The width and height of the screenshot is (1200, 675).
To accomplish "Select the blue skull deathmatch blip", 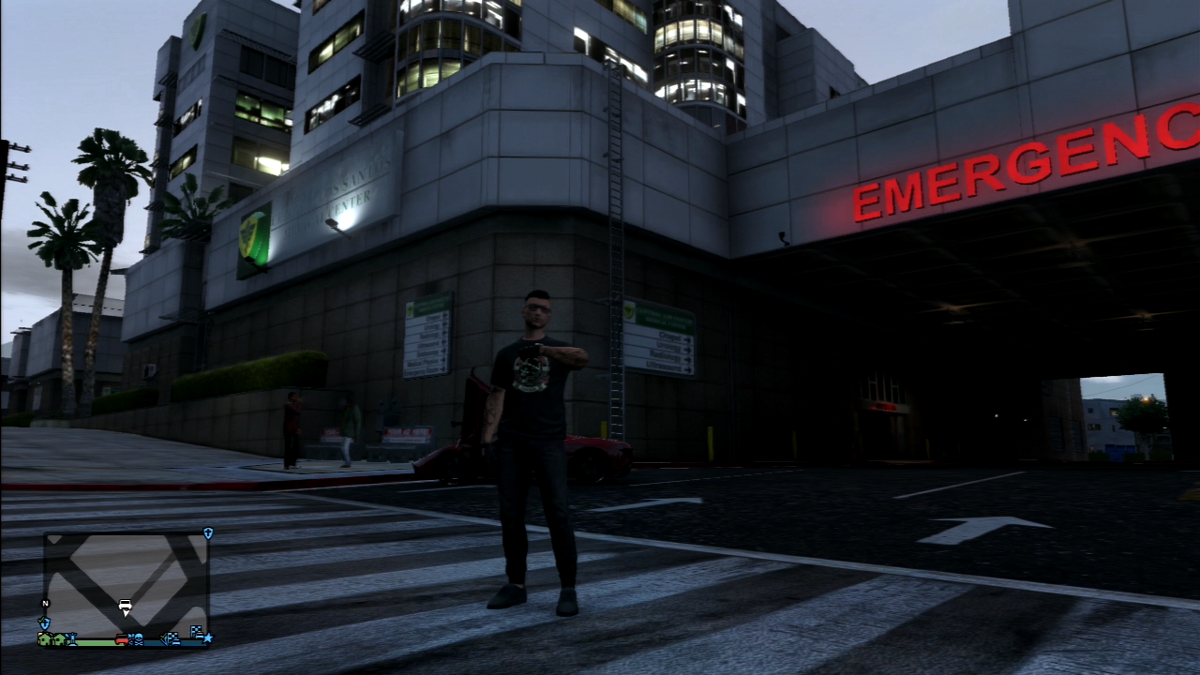I will click(x=139, y=639).
